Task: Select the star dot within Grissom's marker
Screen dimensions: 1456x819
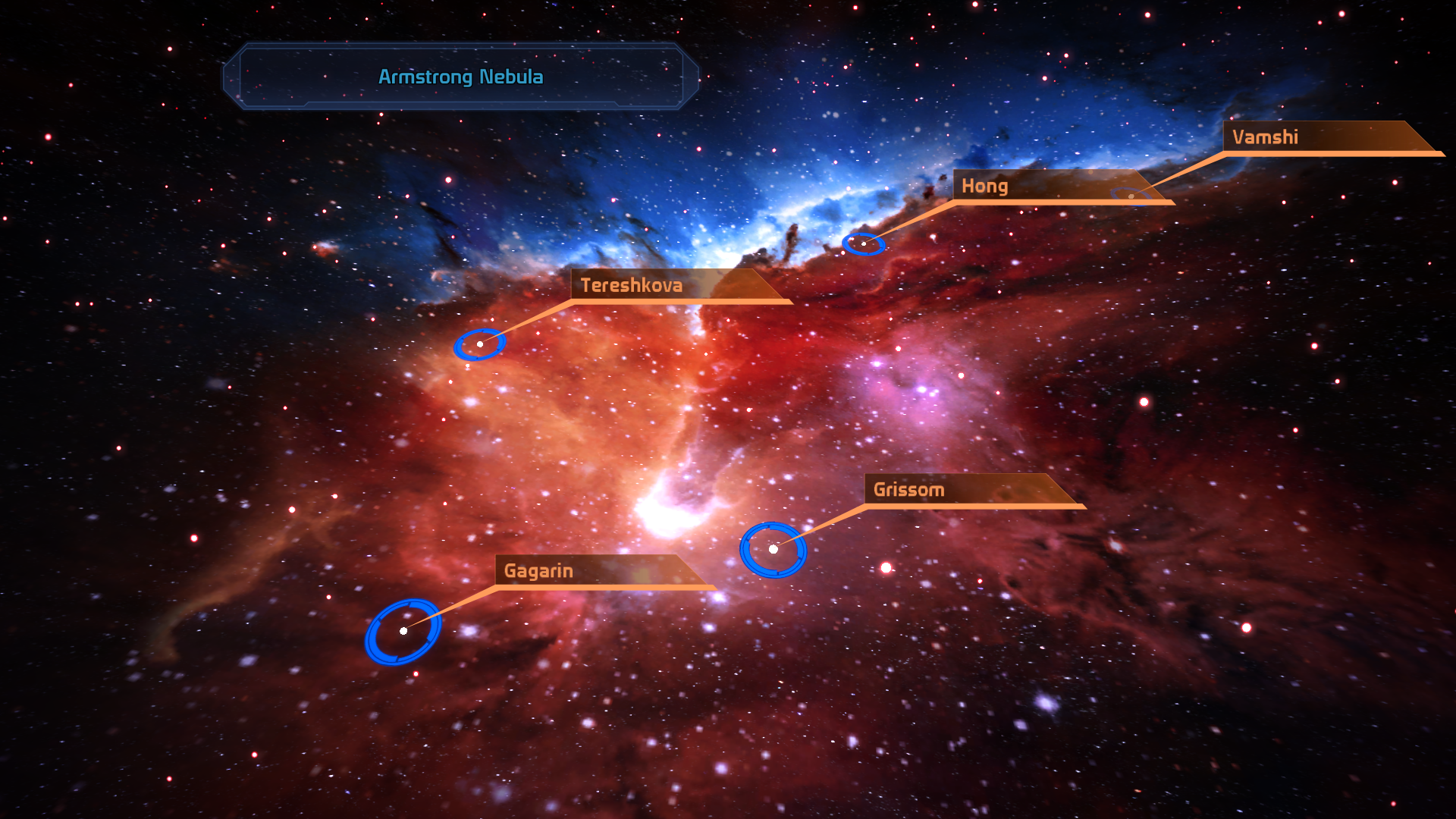Action: tap(774, 550)
